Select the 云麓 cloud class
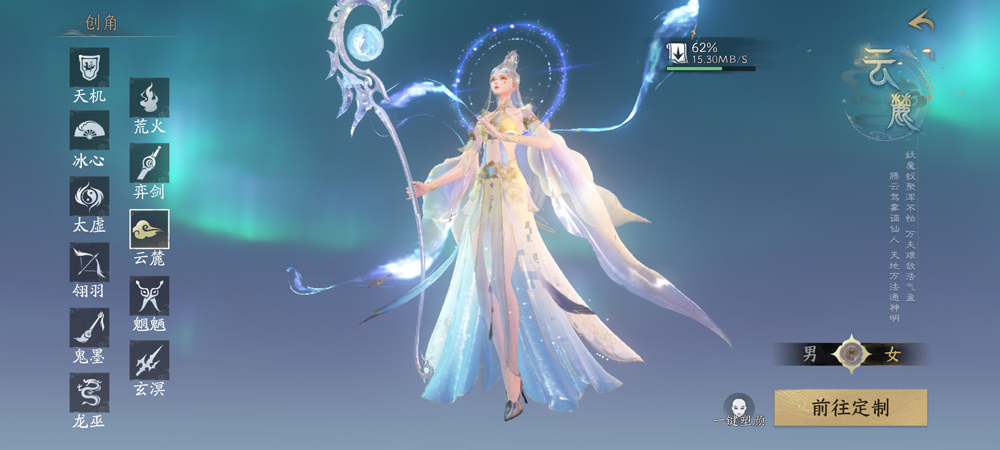 (149, 229)
